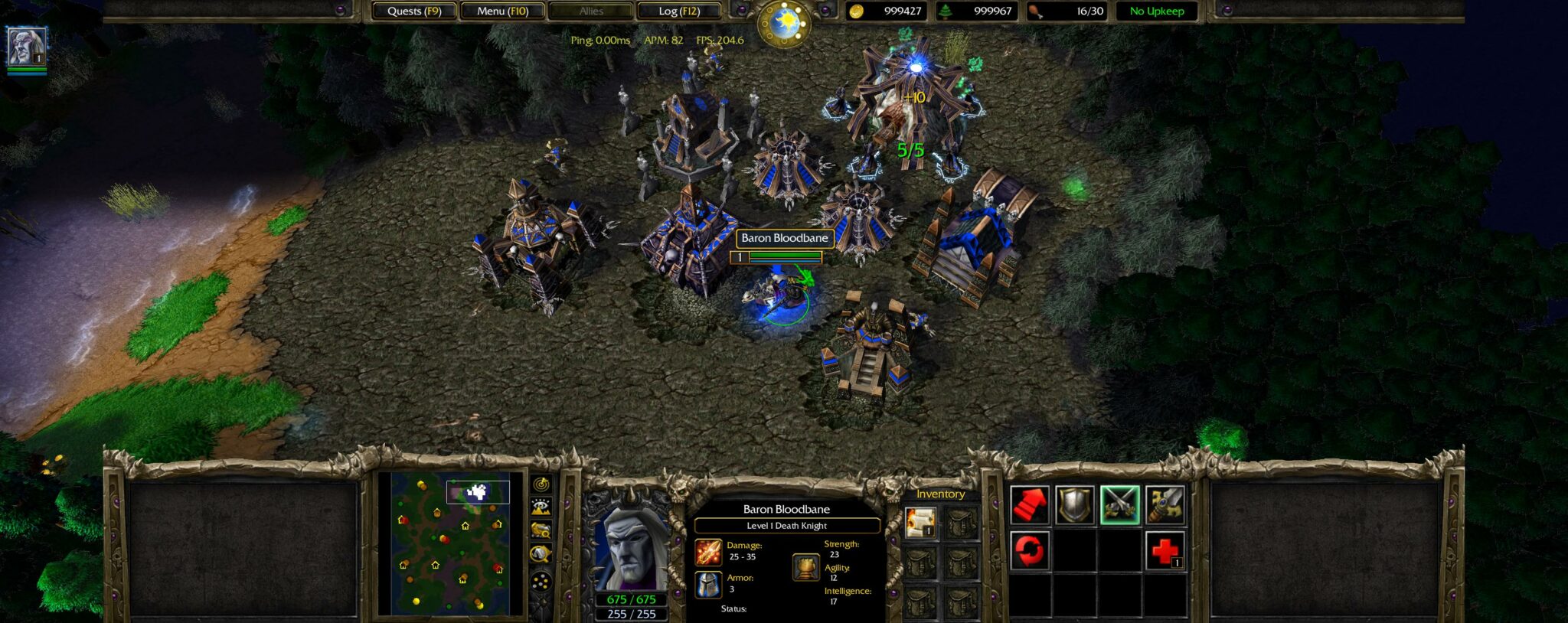
Task: Use the red cross healing ability
Action: click(x=1166, y=550)
